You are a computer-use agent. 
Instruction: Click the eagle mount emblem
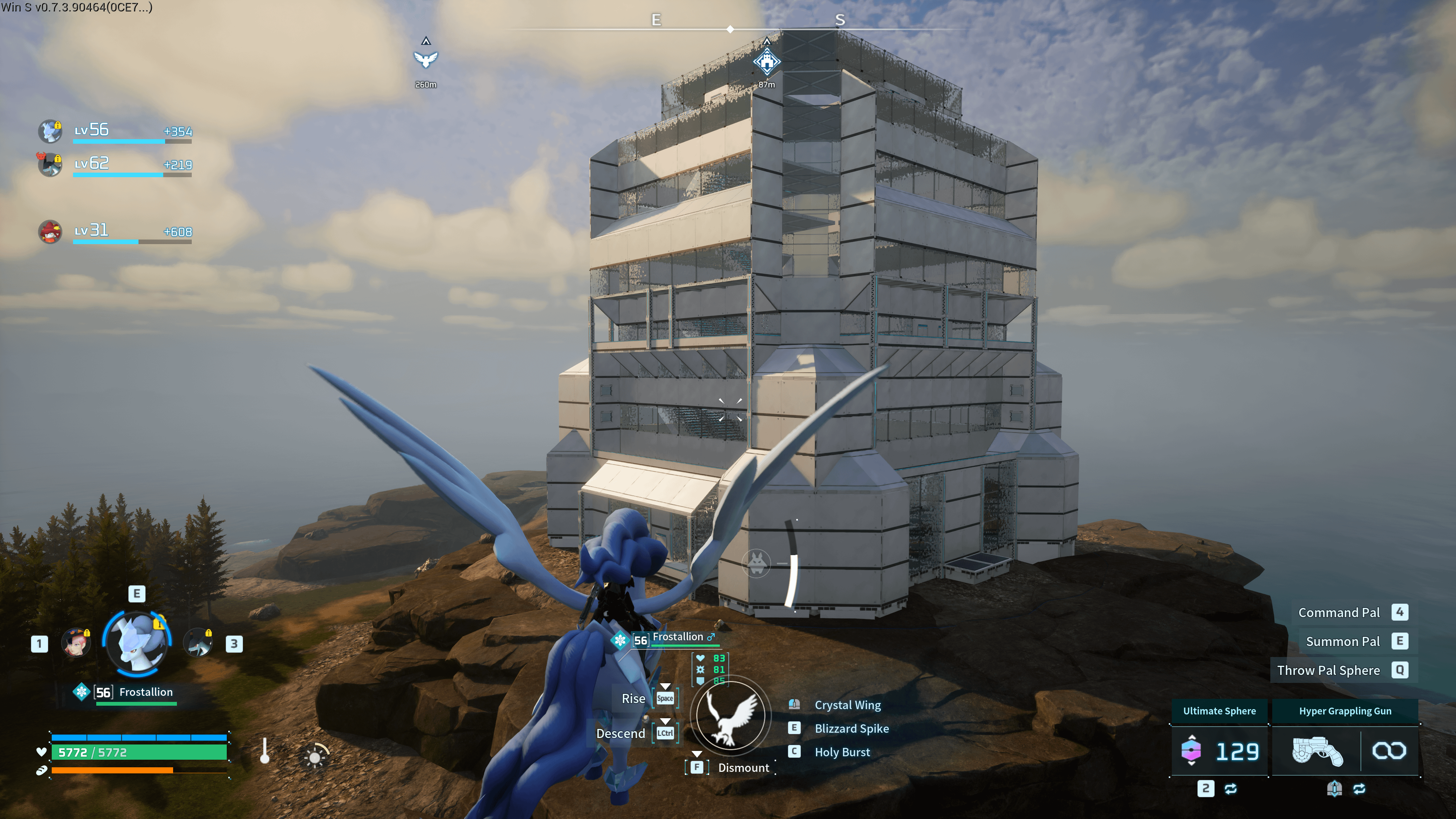pos(730,716)
